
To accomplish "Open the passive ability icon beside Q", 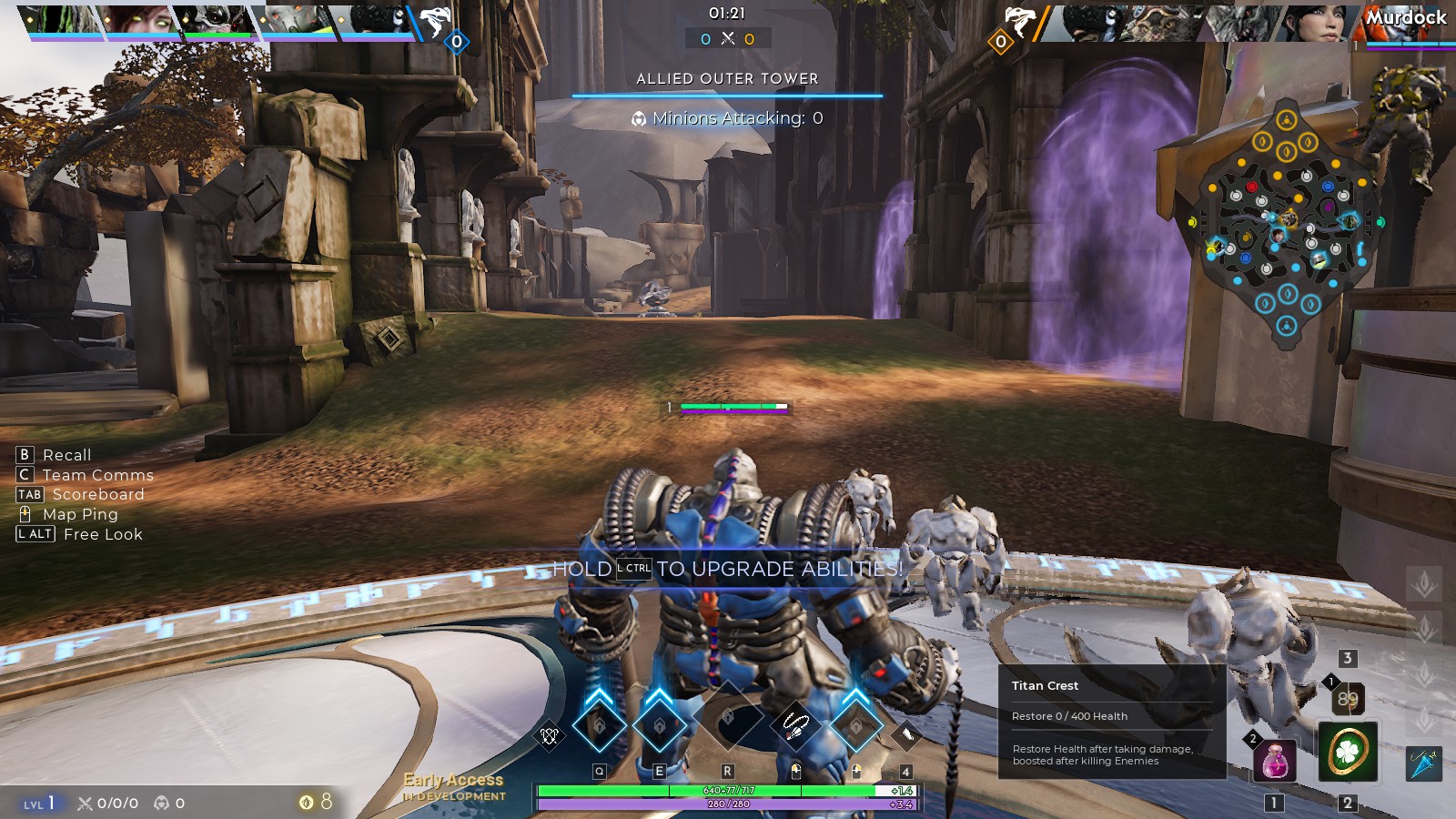I will [x=550, y=735].
